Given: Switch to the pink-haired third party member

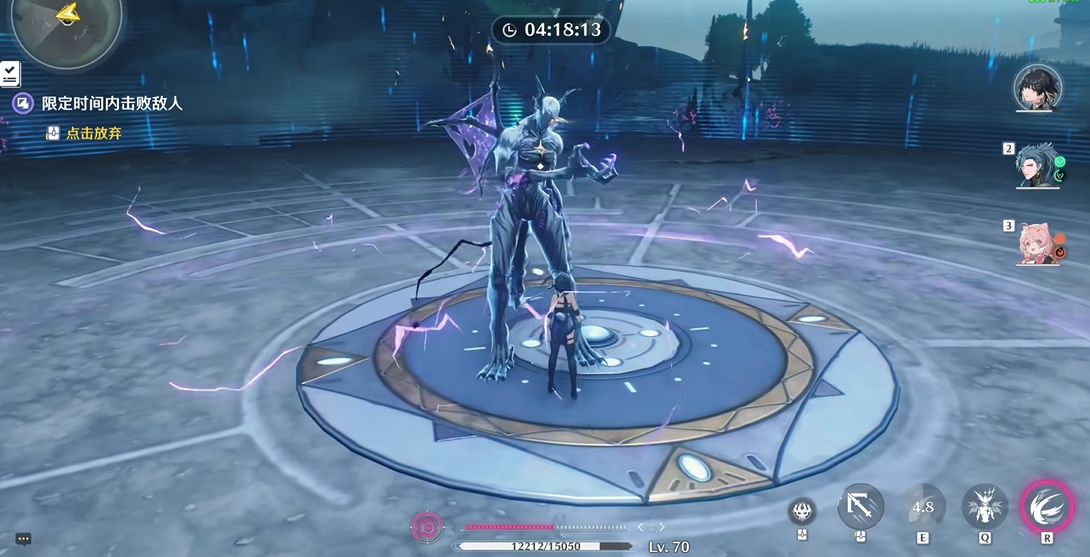Looking at the screenshot, I should (x=1039, y=243).
